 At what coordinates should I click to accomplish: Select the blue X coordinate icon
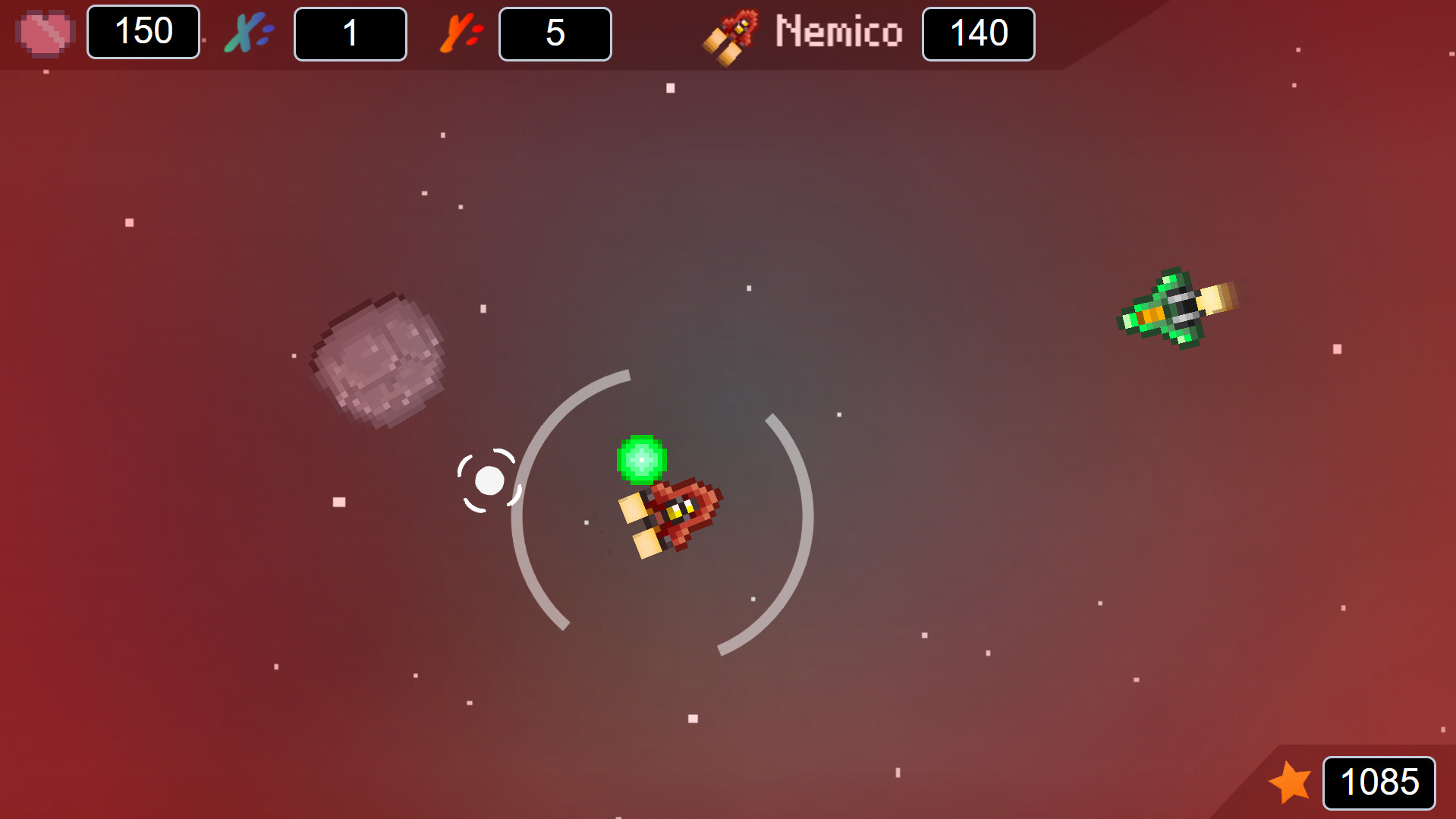245,33
